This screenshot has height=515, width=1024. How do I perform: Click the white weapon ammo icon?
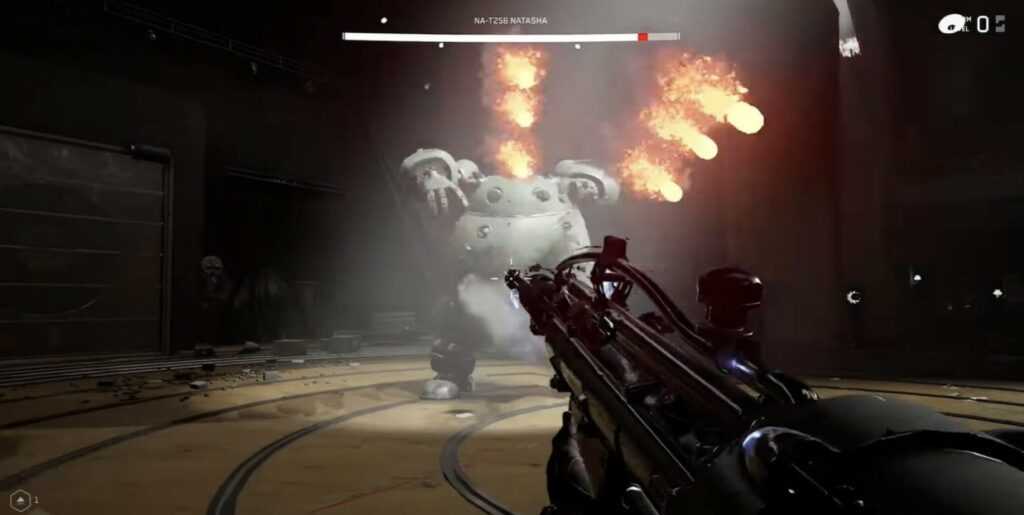point(951,24)
